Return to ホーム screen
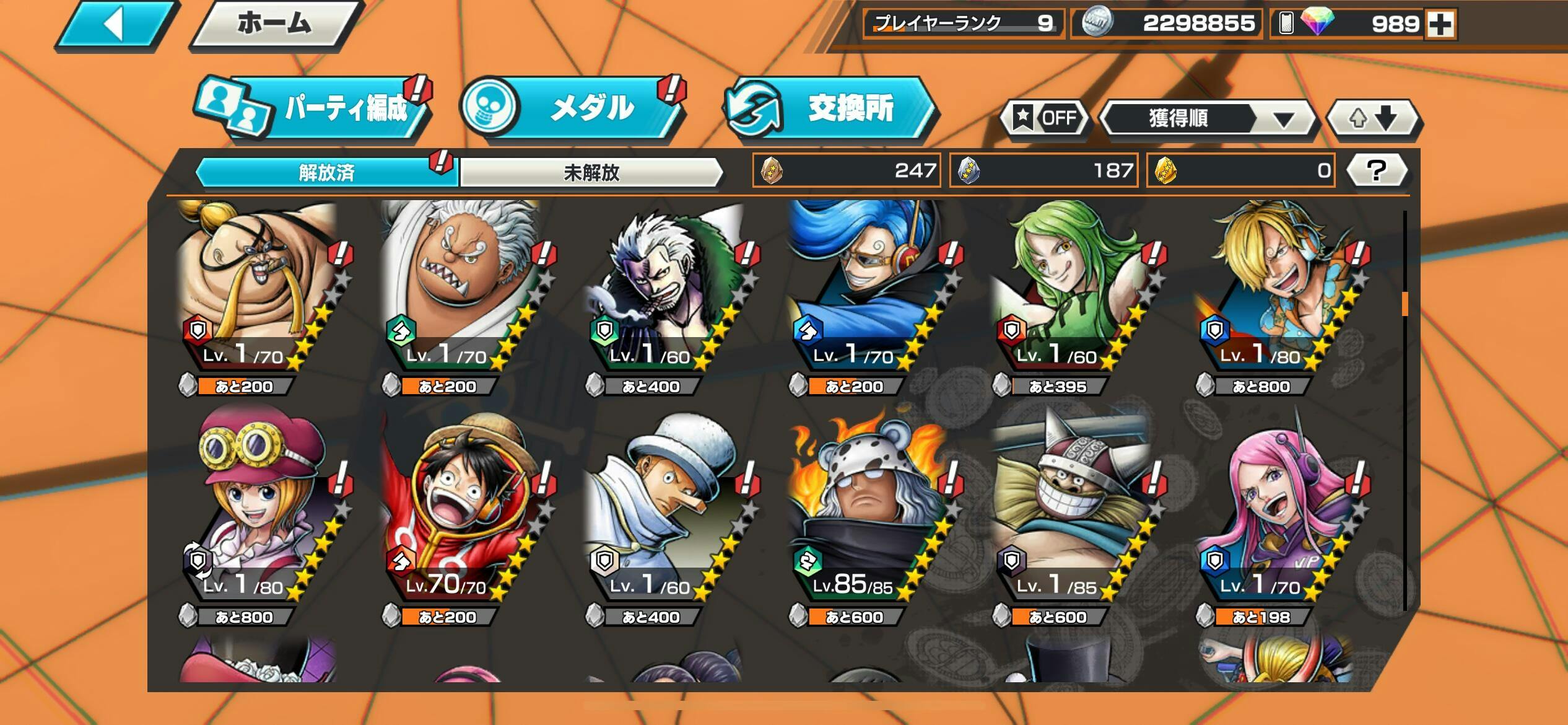The height and width of the screenshot is (725, 1568). [x=274, y=25]
